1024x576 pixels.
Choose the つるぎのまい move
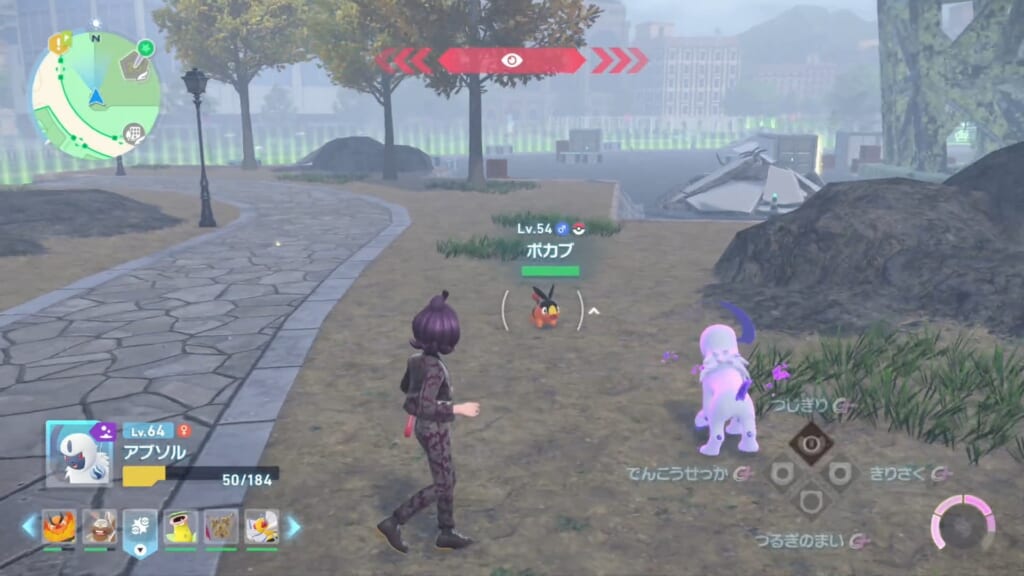click(788, 541)
